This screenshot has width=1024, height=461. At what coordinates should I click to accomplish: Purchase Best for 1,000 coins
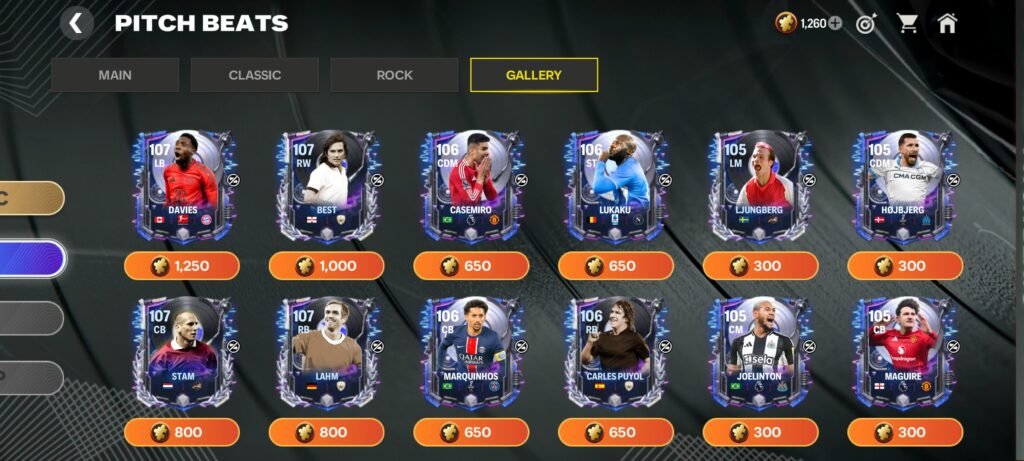(x=327, y=266)
